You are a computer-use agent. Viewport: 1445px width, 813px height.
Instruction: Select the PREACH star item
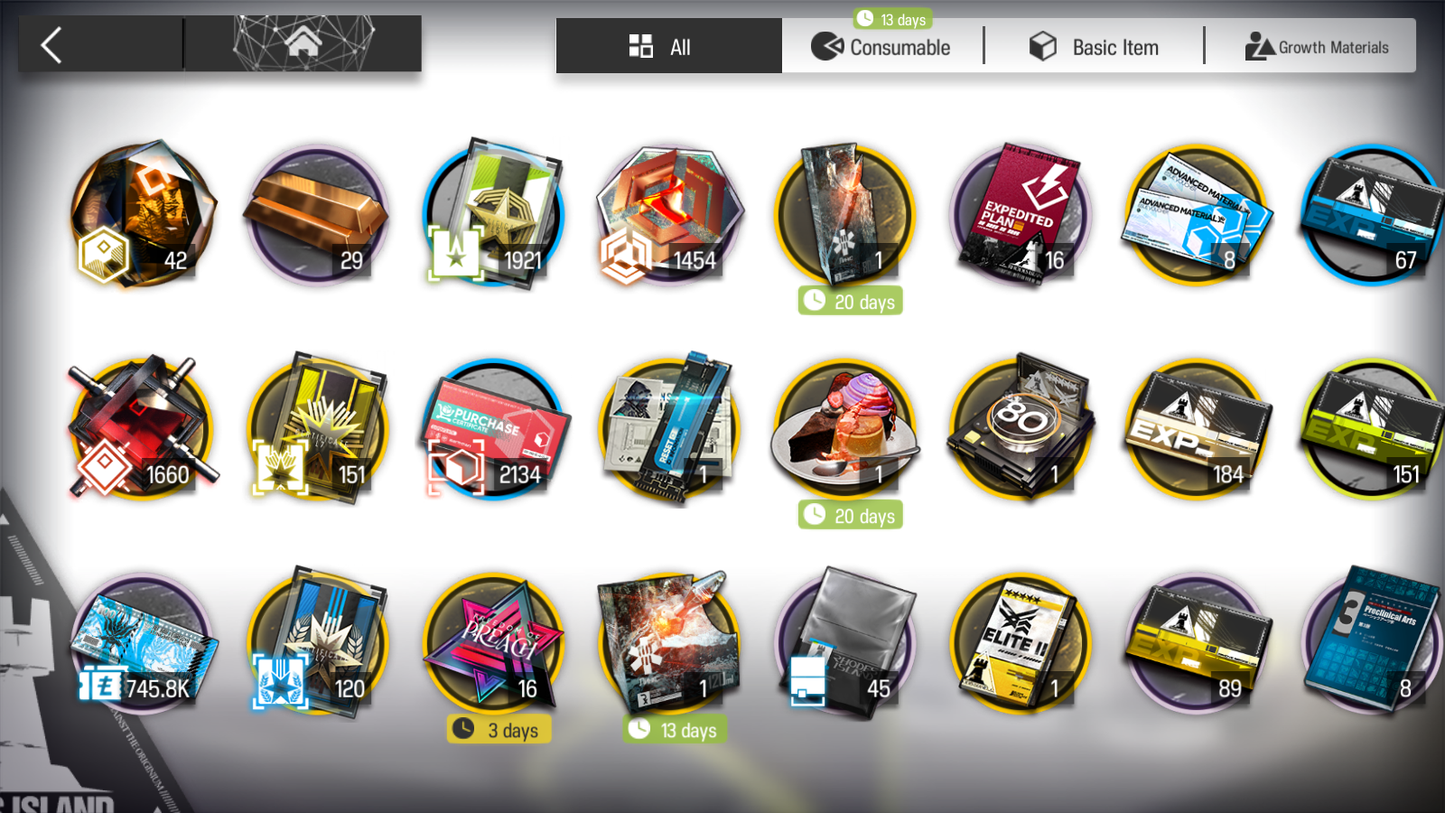click(x=494, y=642)
